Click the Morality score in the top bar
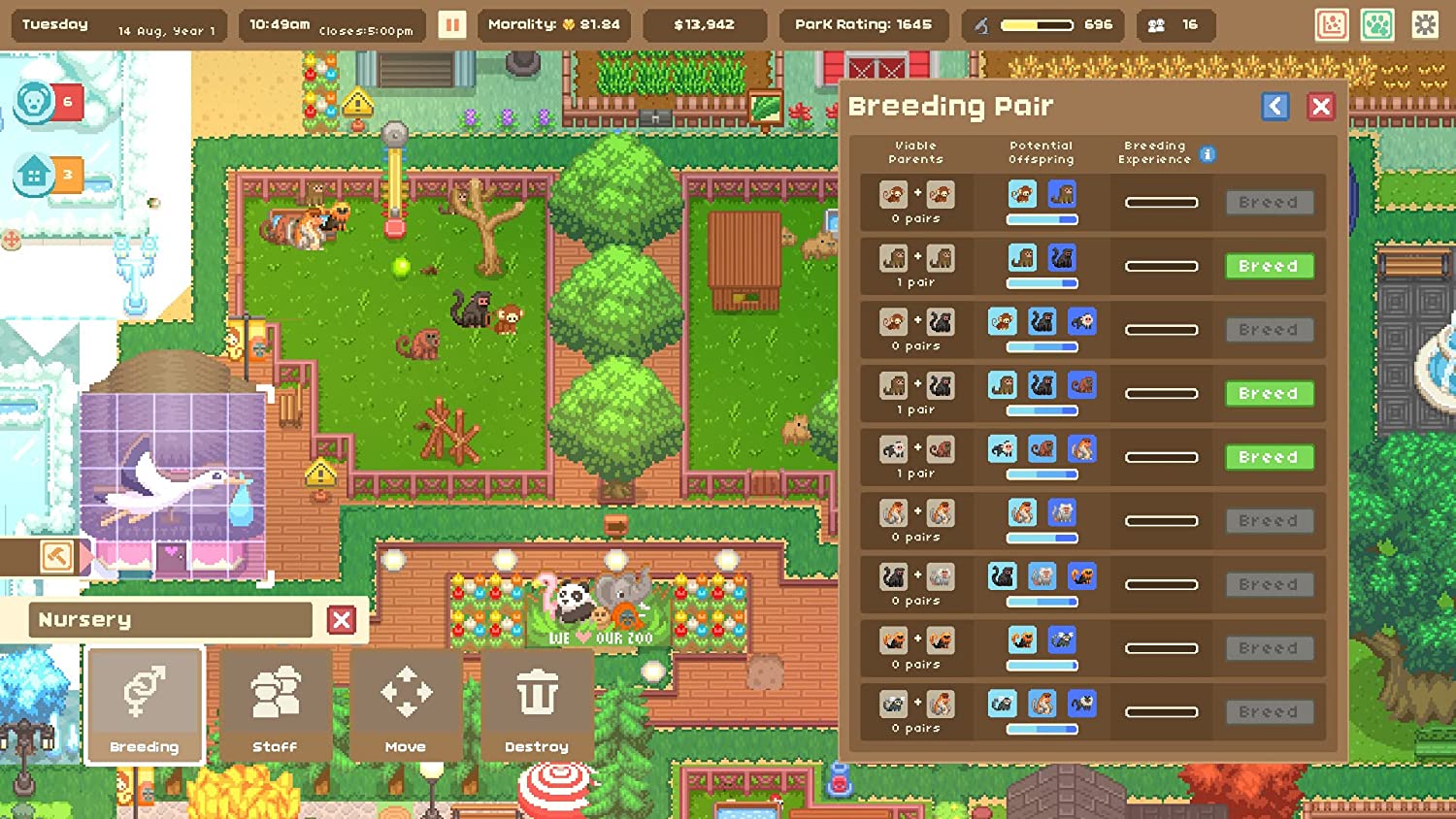Image resolution: width=1456 pixels, height=819 pixels. point(552,24)
